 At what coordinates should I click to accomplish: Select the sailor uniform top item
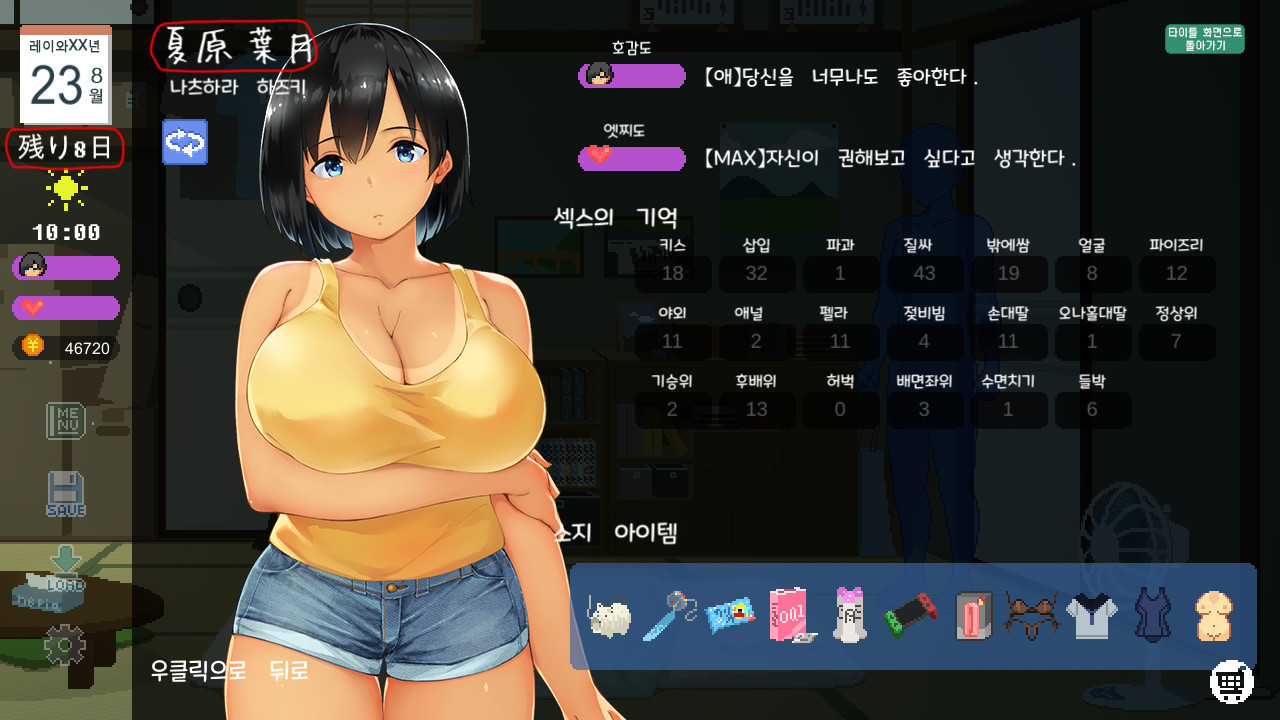point(1091,617)
